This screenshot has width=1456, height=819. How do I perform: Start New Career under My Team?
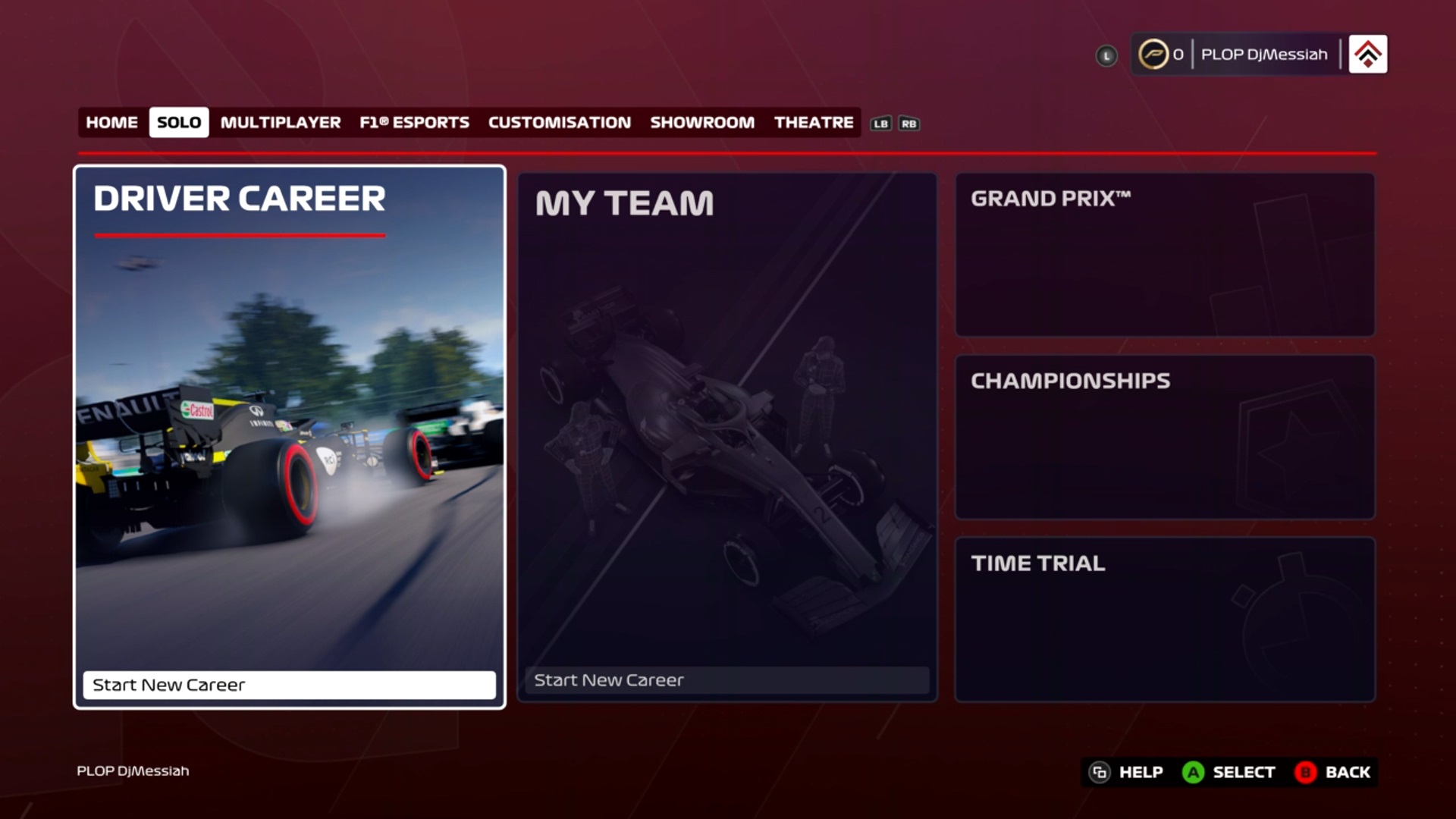pyautogui.click(x=726, y=680)
